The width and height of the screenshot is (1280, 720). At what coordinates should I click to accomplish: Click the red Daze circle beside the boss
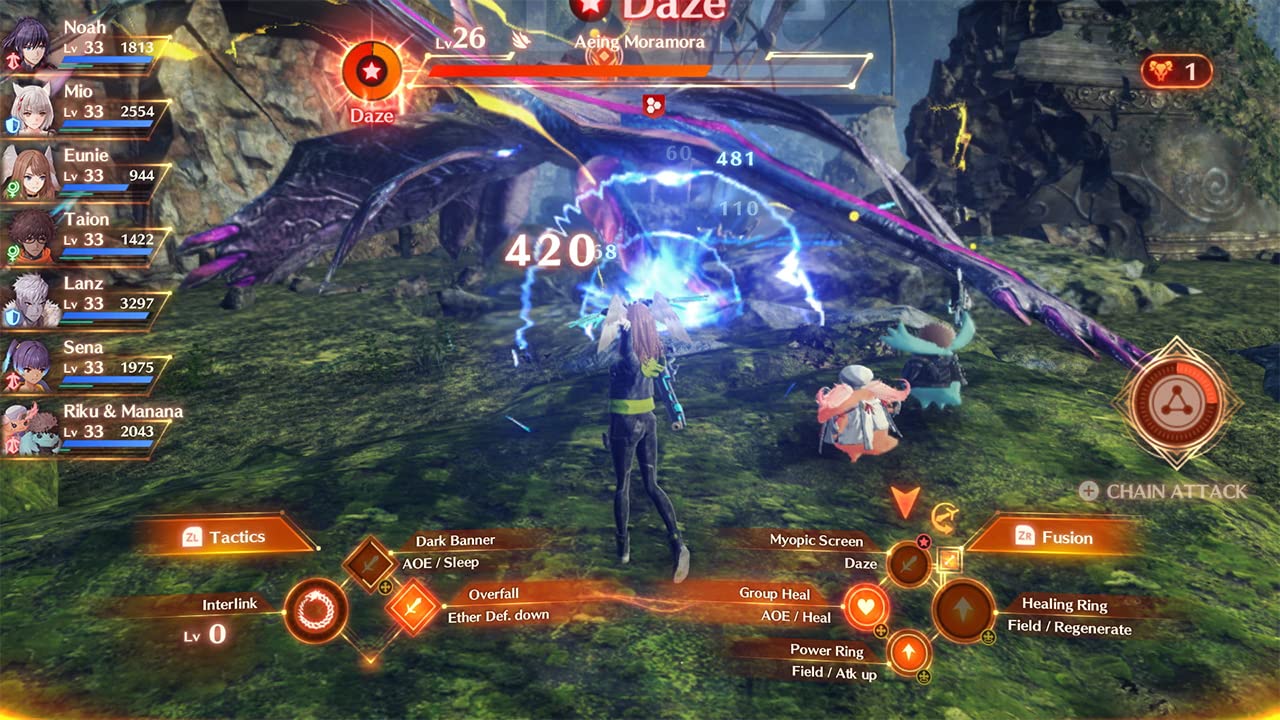[x=372, y=72]
